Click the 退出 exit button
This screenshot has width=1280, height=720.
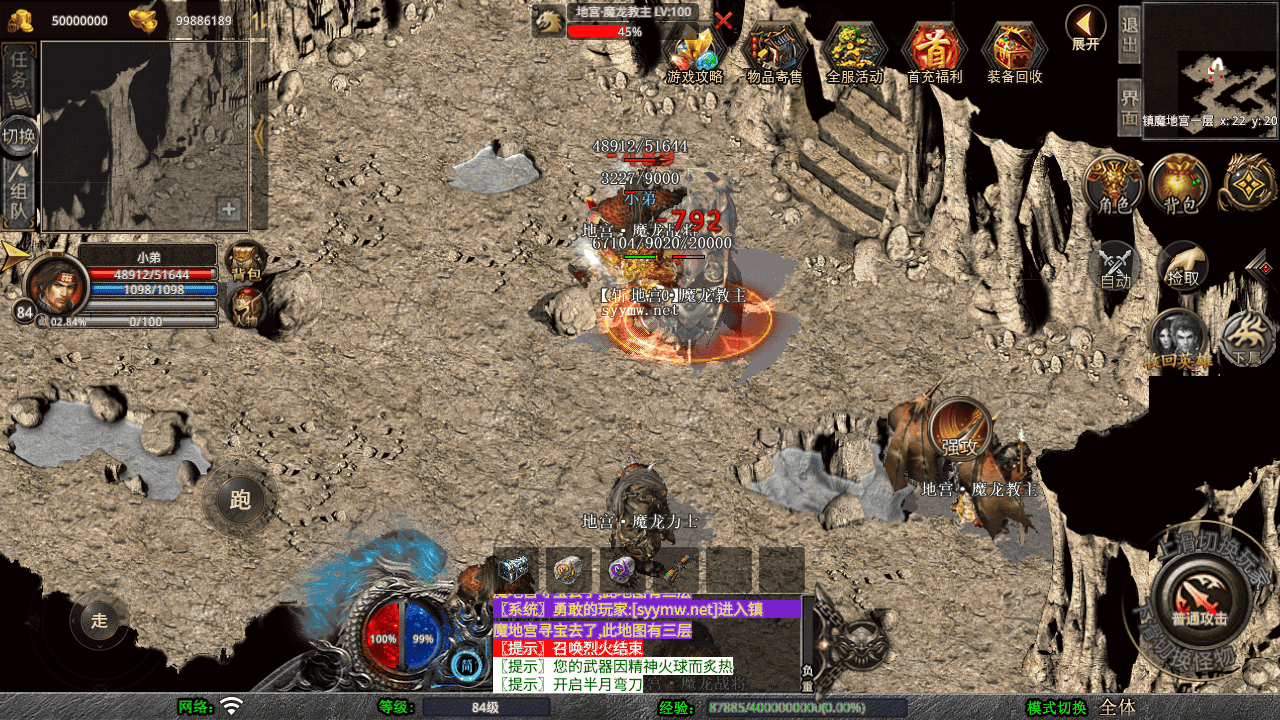pyautogui.click(x=1129, y=36)
